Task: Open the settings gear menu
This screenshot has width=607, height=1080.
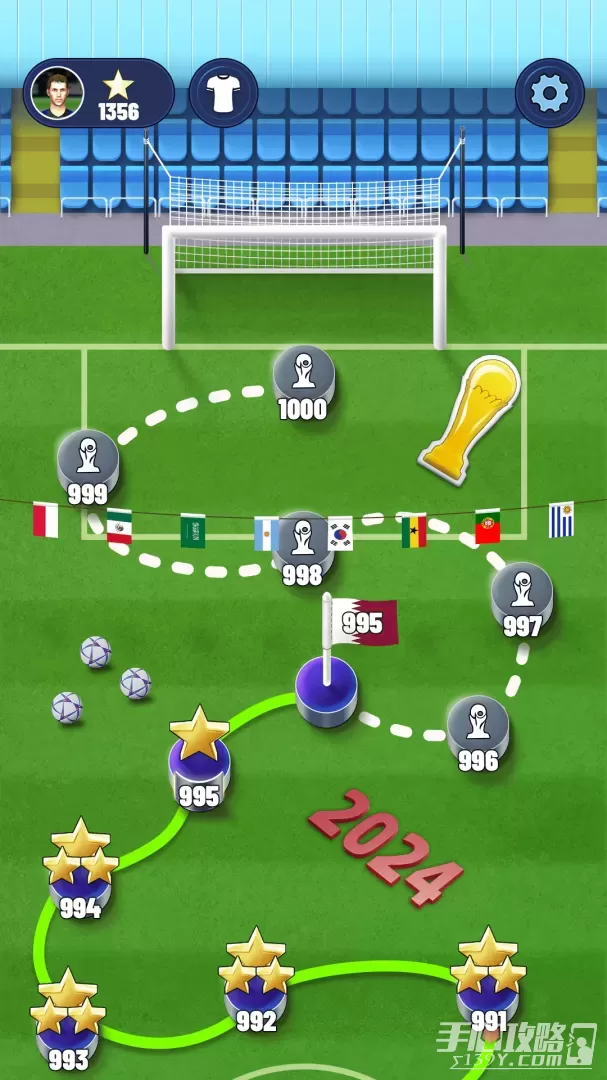Action: coord(549,93)
